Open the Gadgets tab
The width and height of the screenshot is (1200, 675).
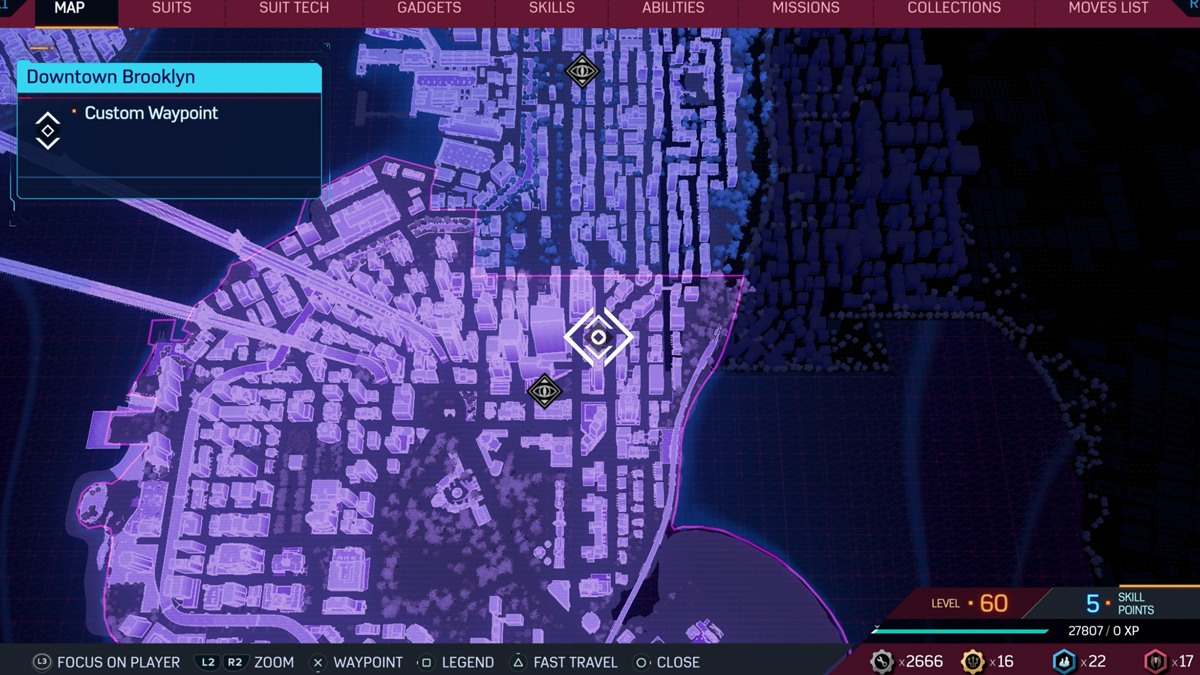click(x=429, y=9)
